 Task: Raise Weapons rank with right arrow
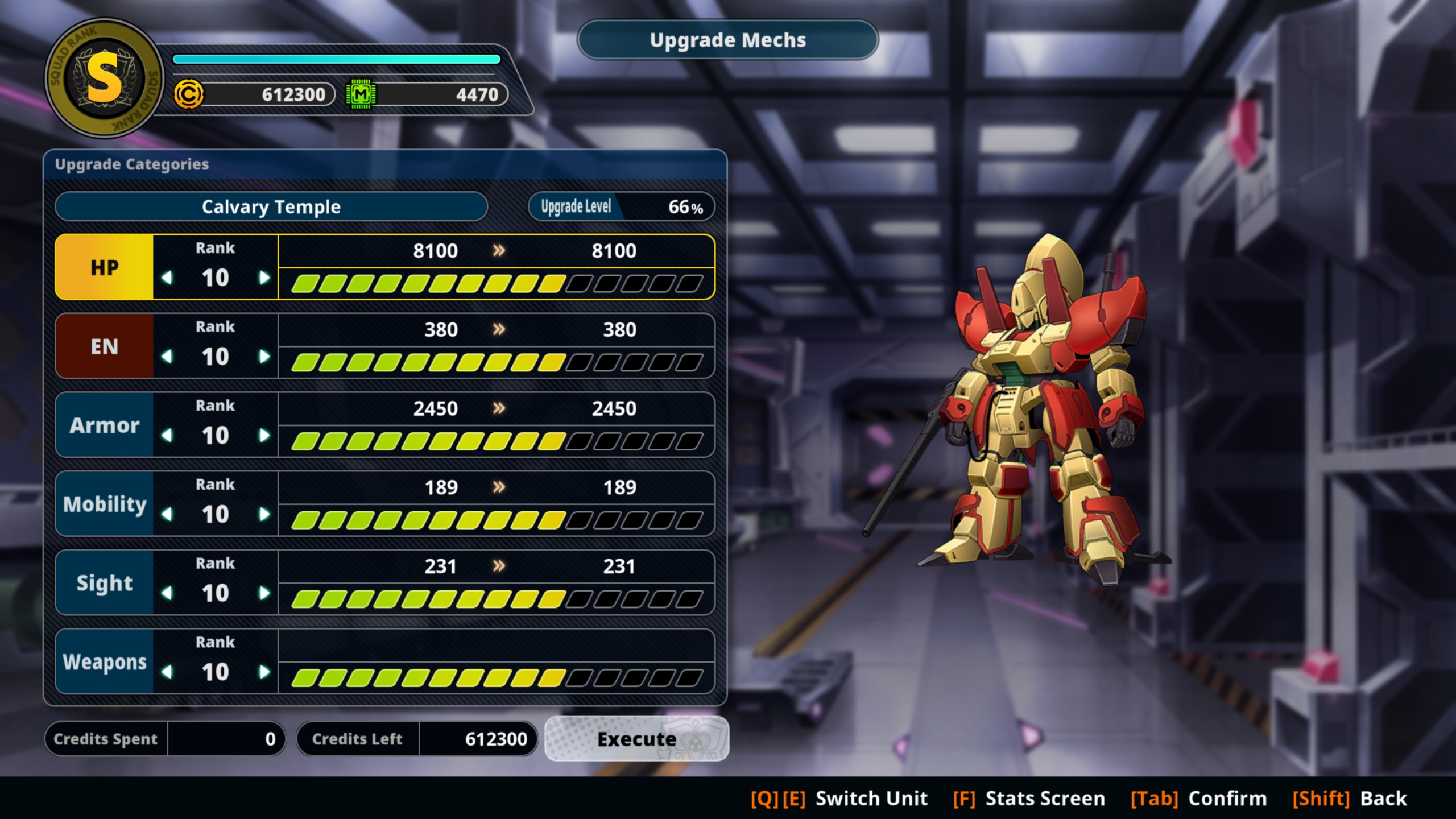click(264, 672)
